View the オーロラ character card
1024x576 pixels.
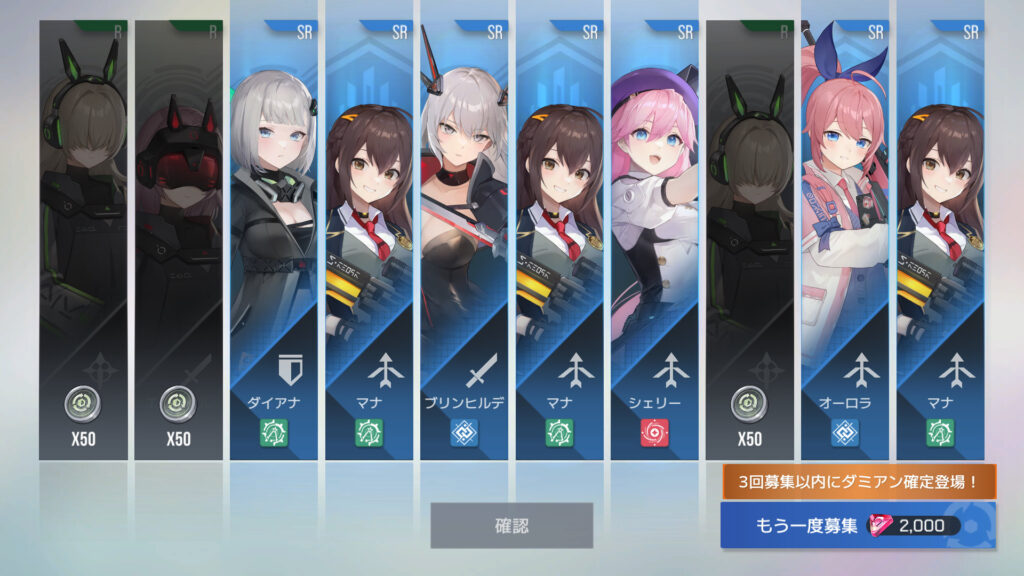[x=844, y=240]
